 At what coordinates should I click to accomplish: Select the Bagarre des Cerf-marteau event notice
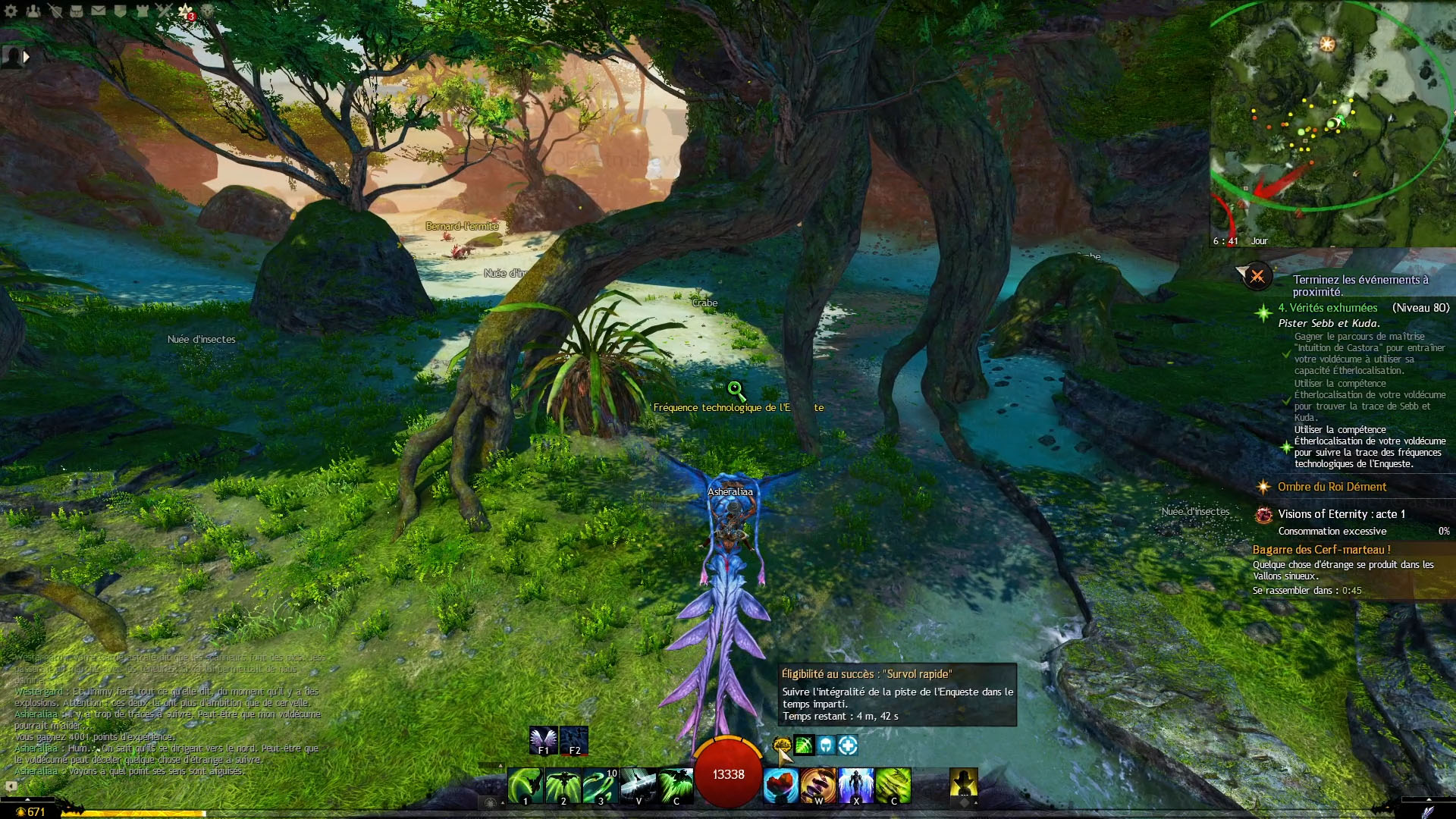1321,550
